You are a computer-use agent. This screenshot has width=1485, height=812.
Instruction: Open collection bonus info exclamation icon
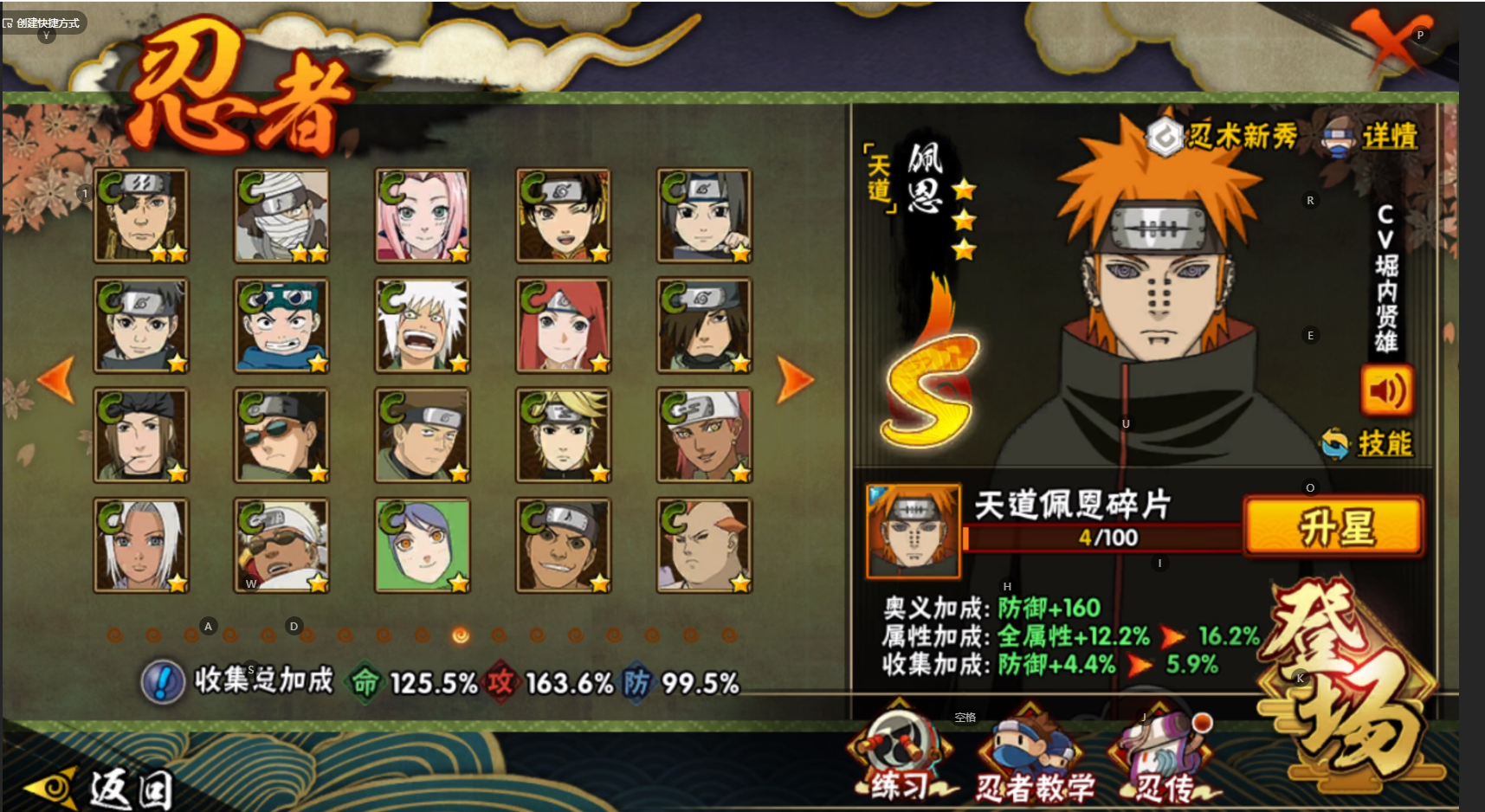click(x=163, y=681)
